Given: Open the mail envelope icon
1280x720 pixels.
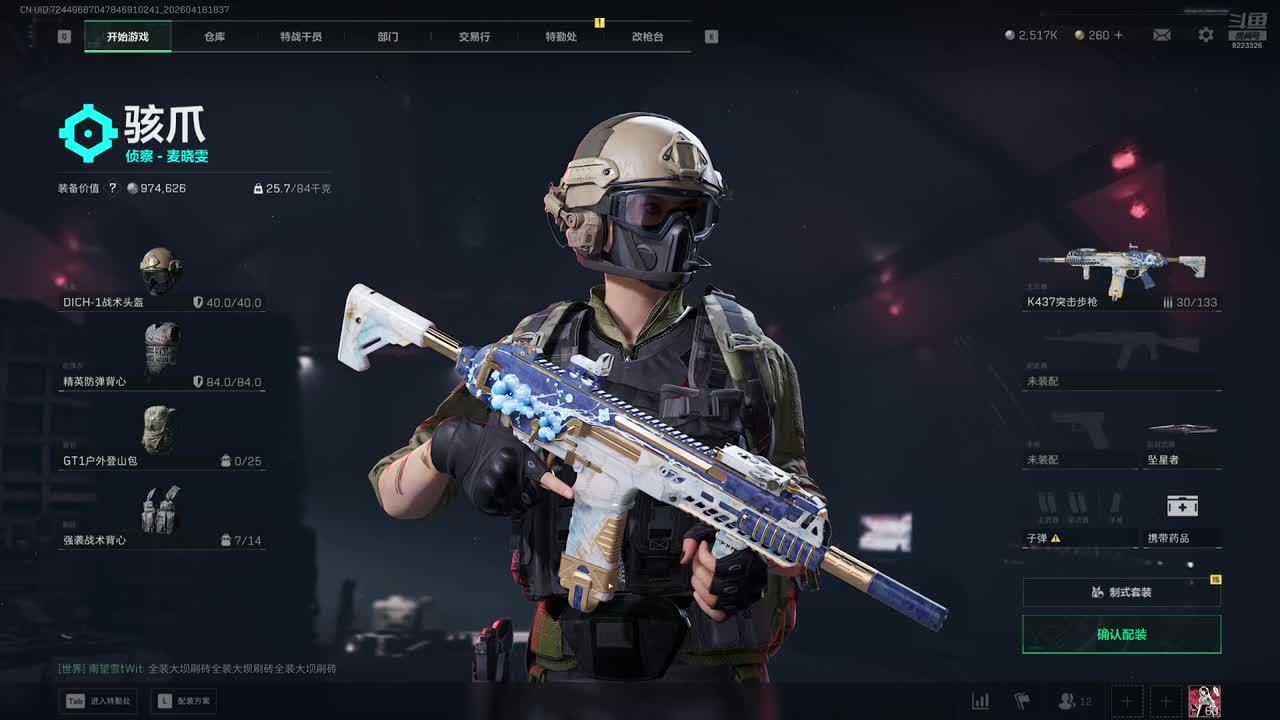Looking at the screenshot, I should point(1161,35).
